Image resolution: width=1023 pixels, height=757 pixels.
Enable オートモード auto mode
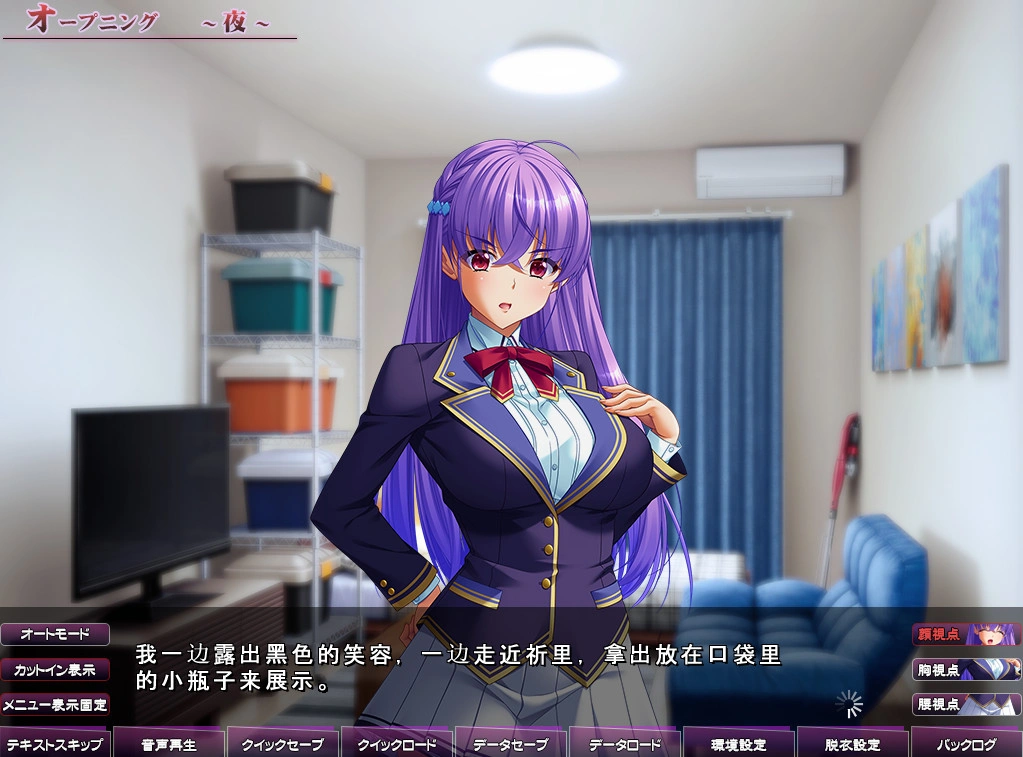[x=55, y=634]
